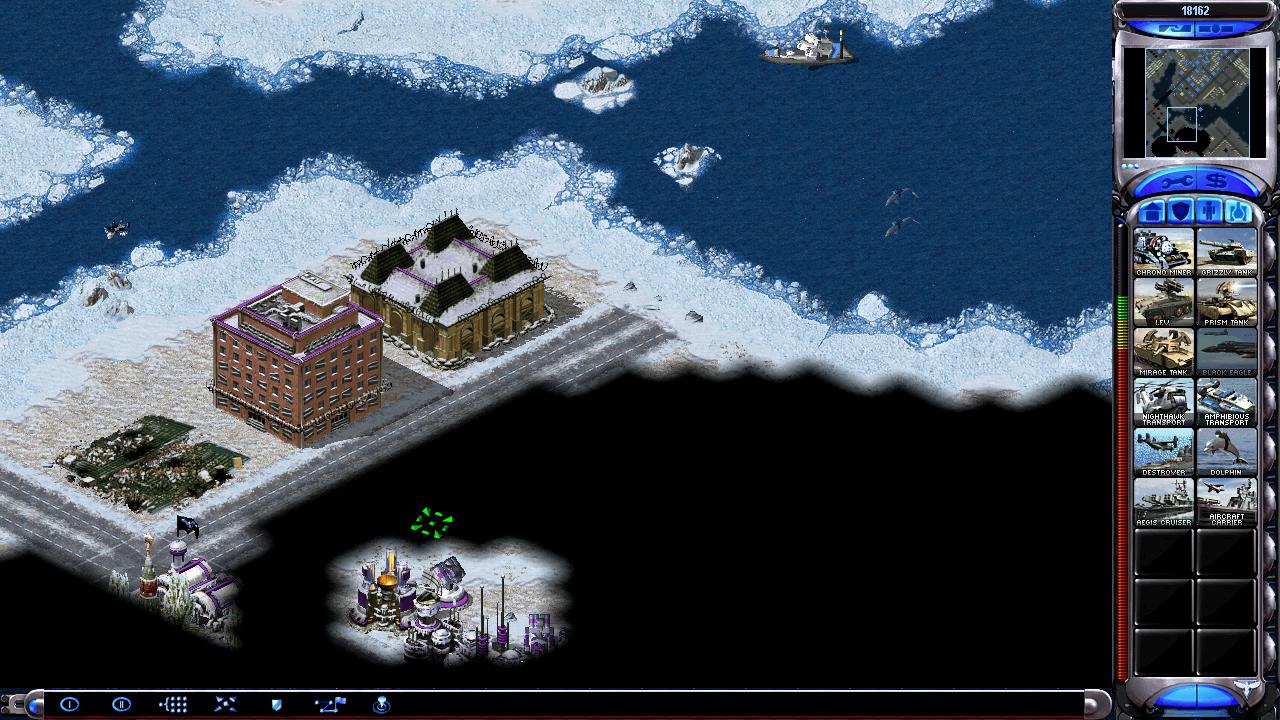This screenshot has width=1280, height=720.
Task: Click the Mirage Tank cameo
Action: (1163, 352)
